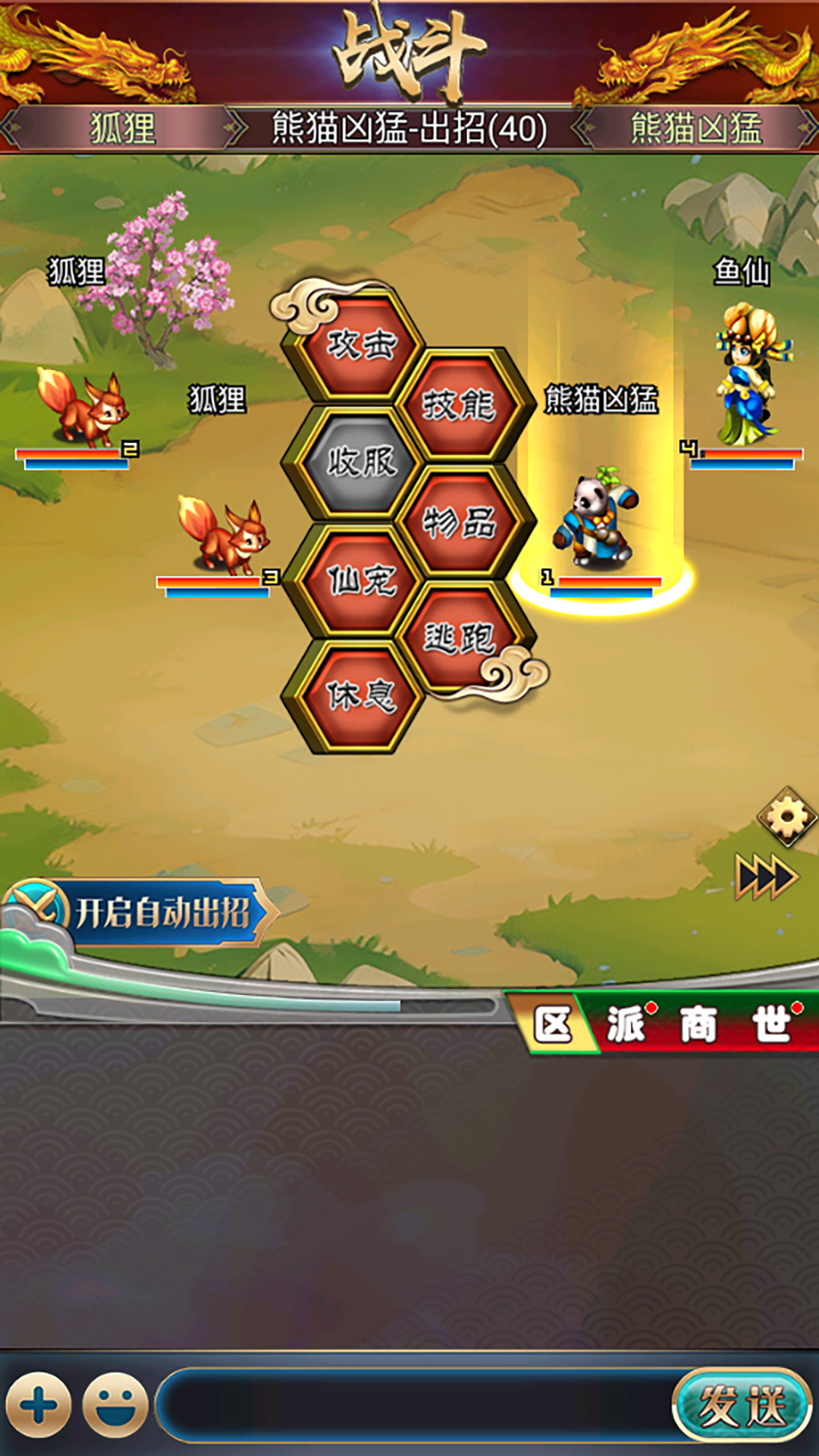The height and width of the screenshot is (1456, 819).
Task: Choose the 逃跑 flee command
Action: tap(459, 637)
